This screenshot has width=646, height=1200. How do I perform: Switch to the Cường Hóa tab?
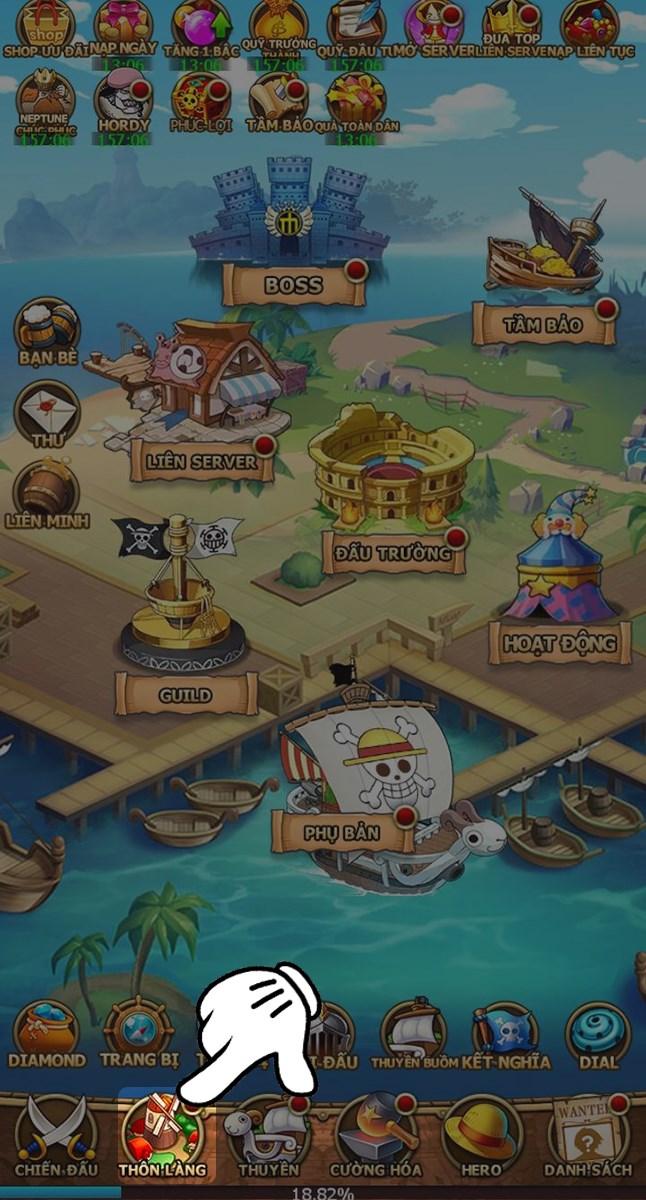376,1137
